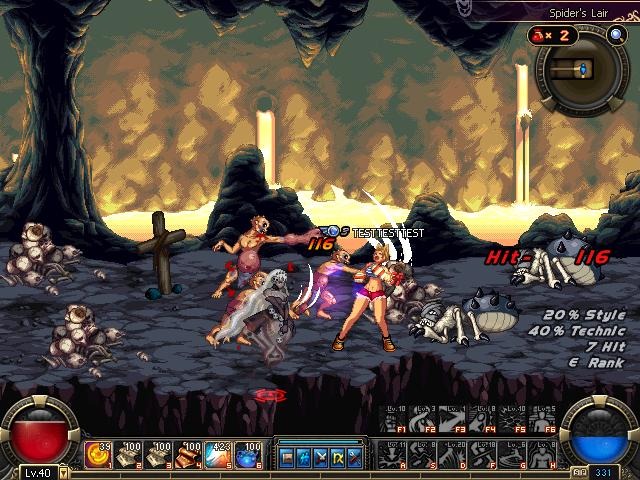Use the orange swirl item in slot 1

click(x=97, y=455)
